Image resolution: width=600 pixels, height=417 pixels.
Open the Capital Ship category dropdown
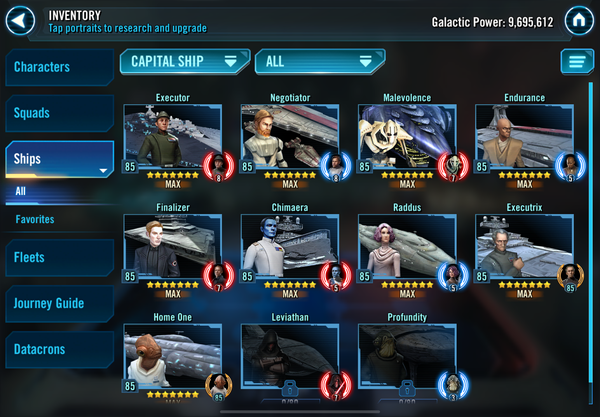coord(184,61)
